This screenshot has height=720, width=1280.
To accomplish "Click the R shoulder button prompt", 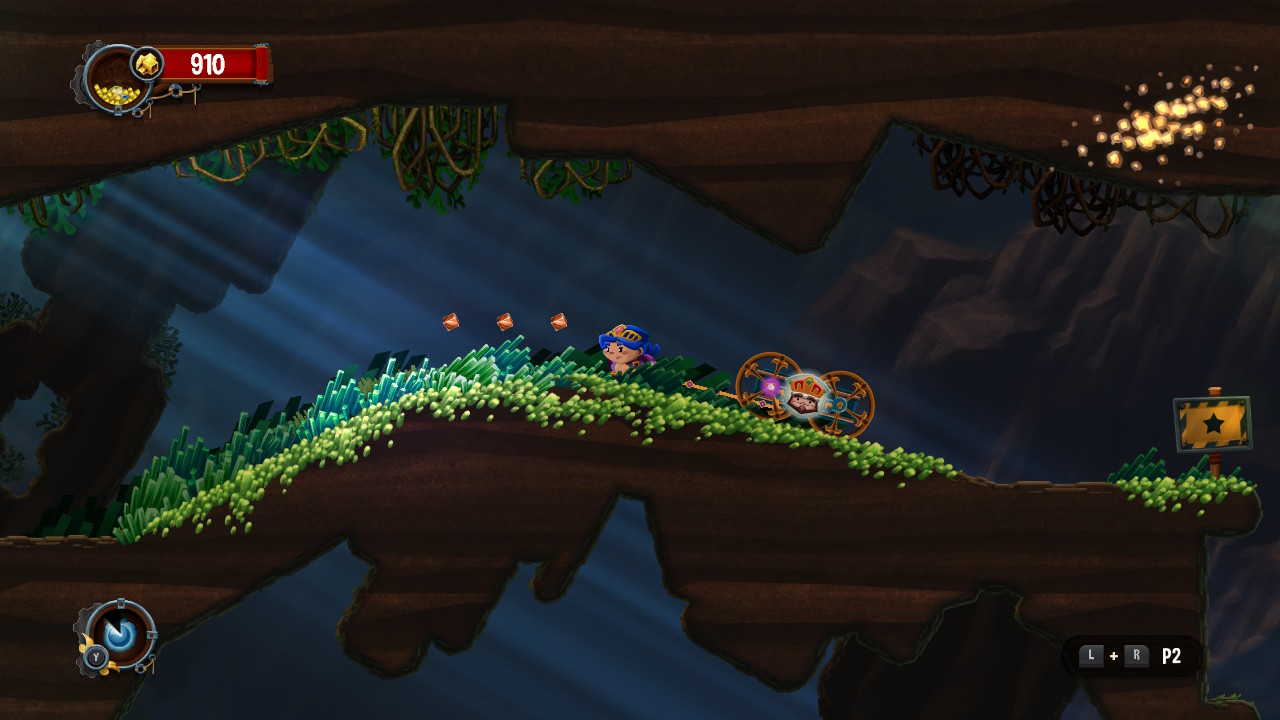I will (x=1135, y=656).
